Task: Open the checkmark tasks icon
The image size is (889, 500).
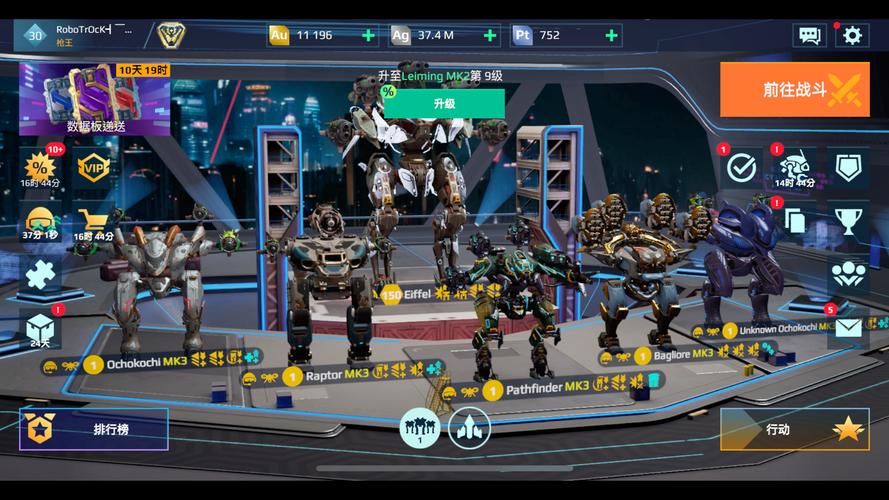Action: tap(741, 167)
